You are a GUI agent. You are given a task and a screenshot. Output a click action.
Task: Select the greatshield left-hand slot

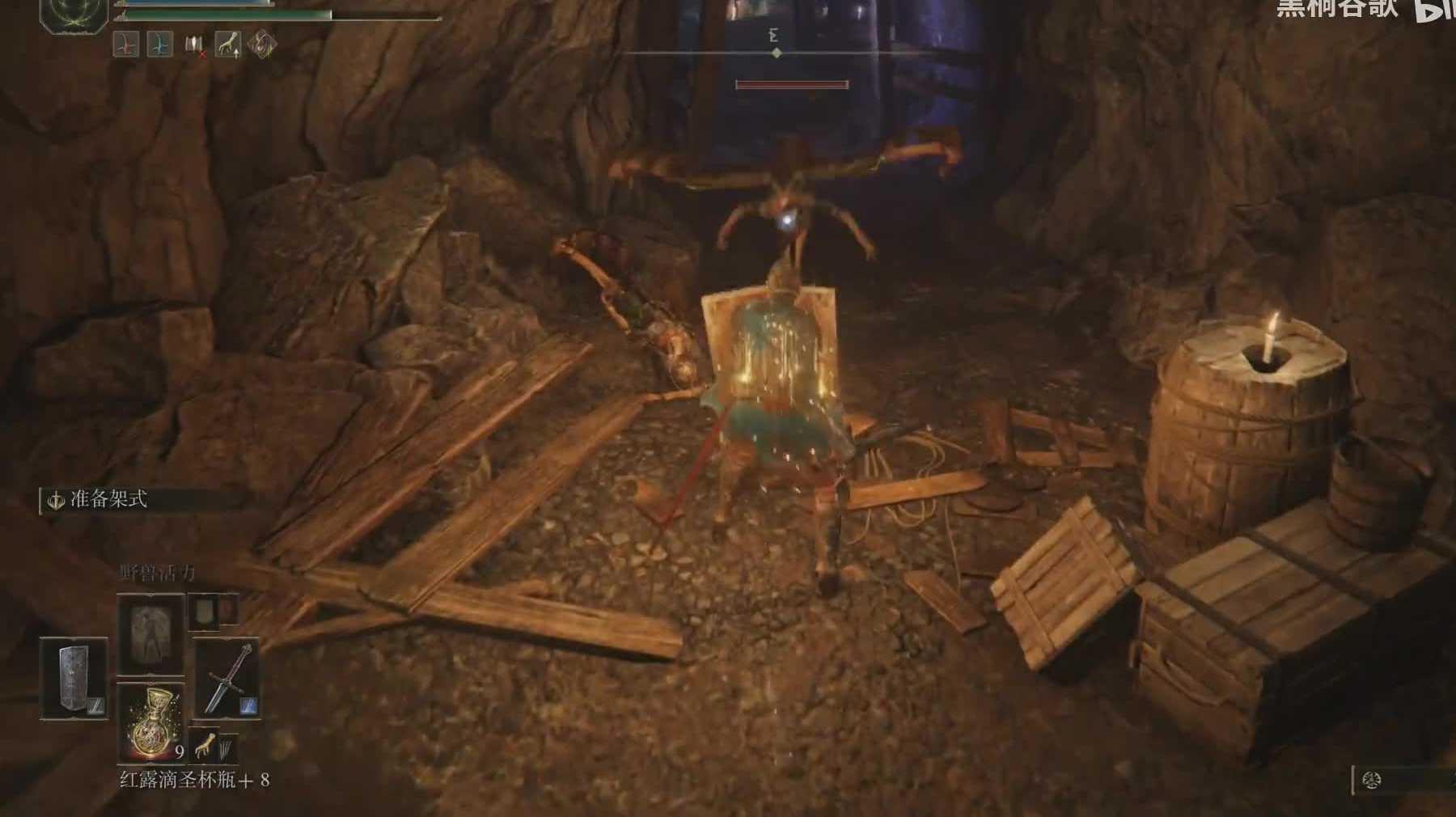74,678
